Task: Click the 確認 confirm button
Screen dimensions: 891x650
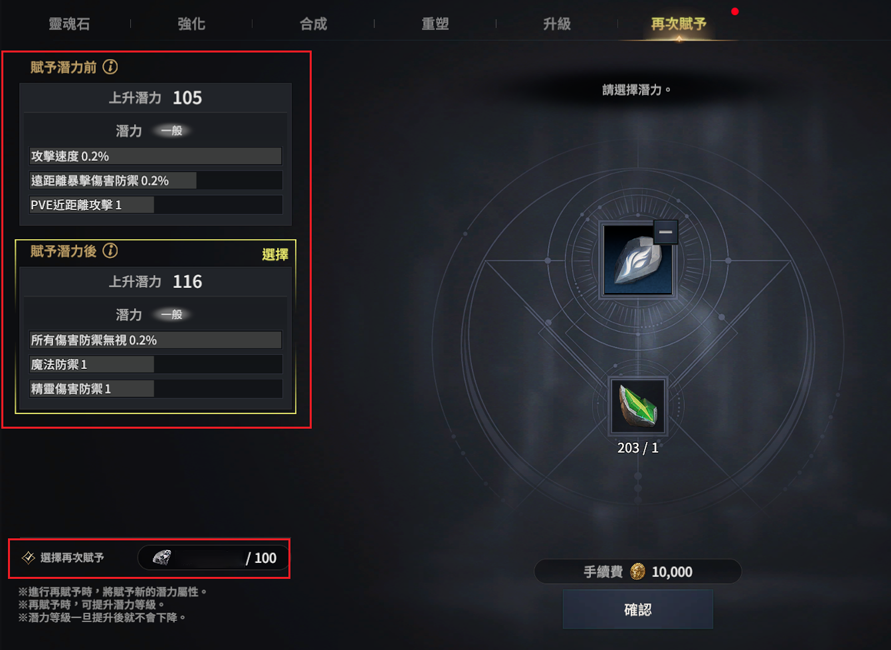Action: 637,609
